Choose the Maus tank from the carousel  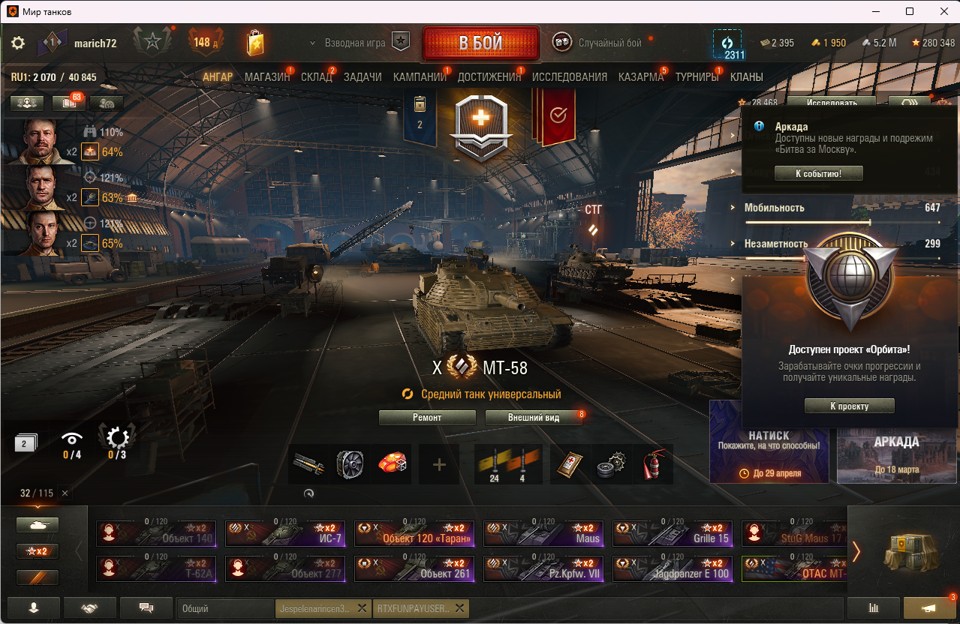pyautogui.click(x=543, y=533)
